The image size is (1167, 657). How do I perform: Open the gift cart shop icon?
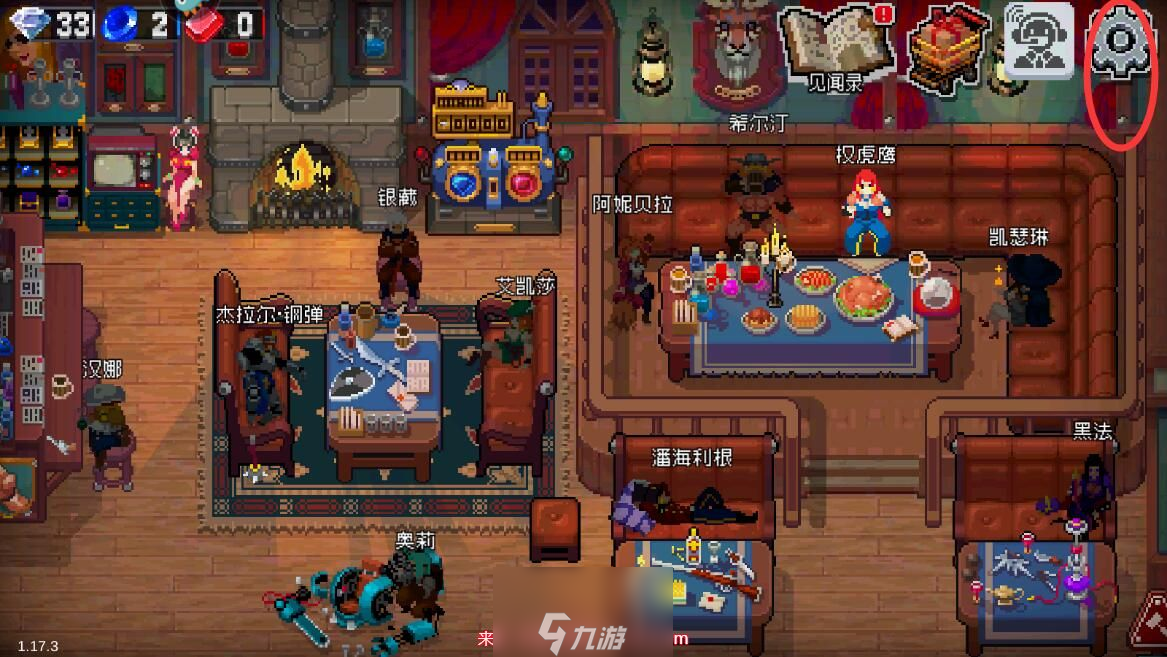click(x=940, y=42)
